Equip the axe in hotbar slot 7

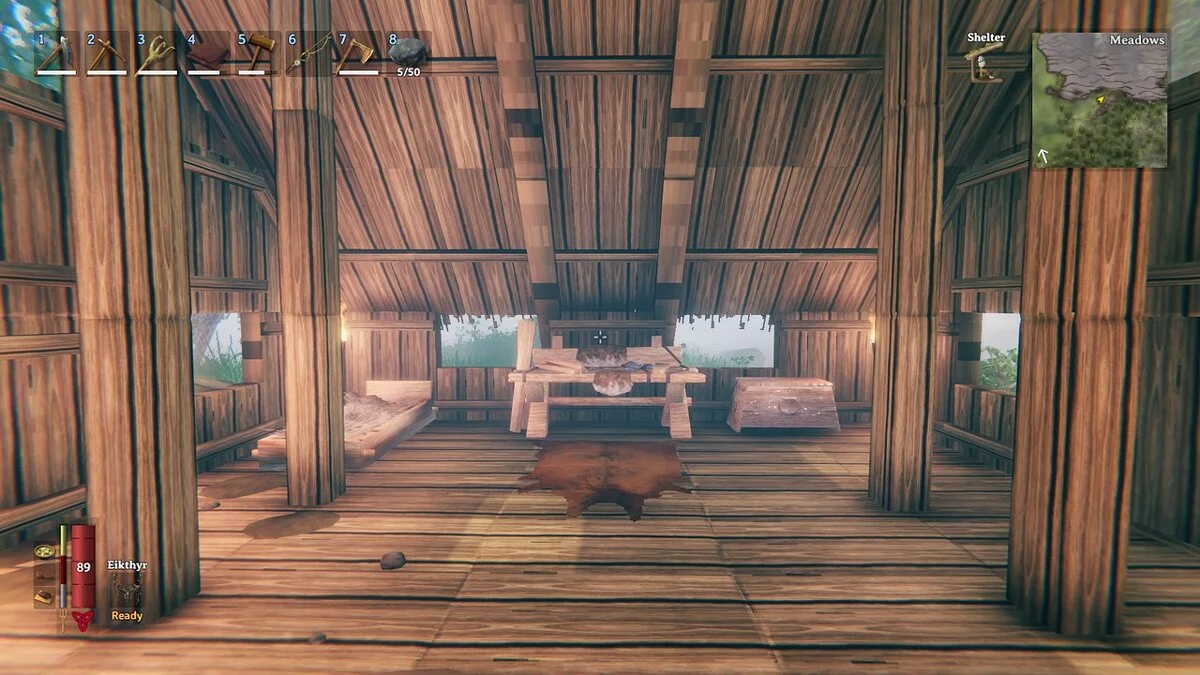point(357,53)
